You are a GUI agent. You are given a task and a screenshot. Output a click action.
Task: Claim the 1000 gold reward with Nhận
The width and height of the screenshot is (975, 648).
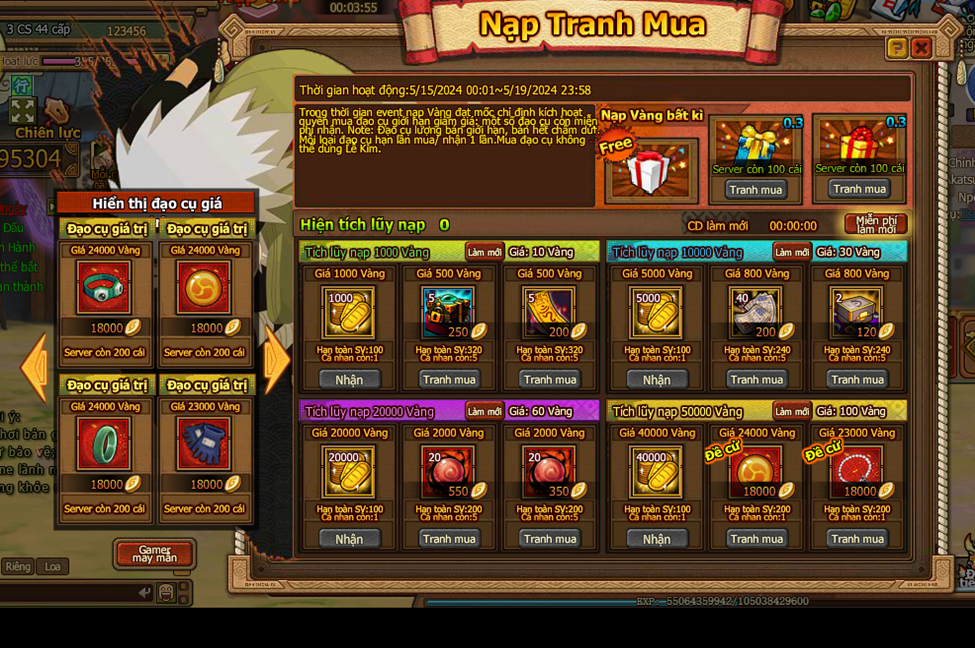[x=349, y=379]
